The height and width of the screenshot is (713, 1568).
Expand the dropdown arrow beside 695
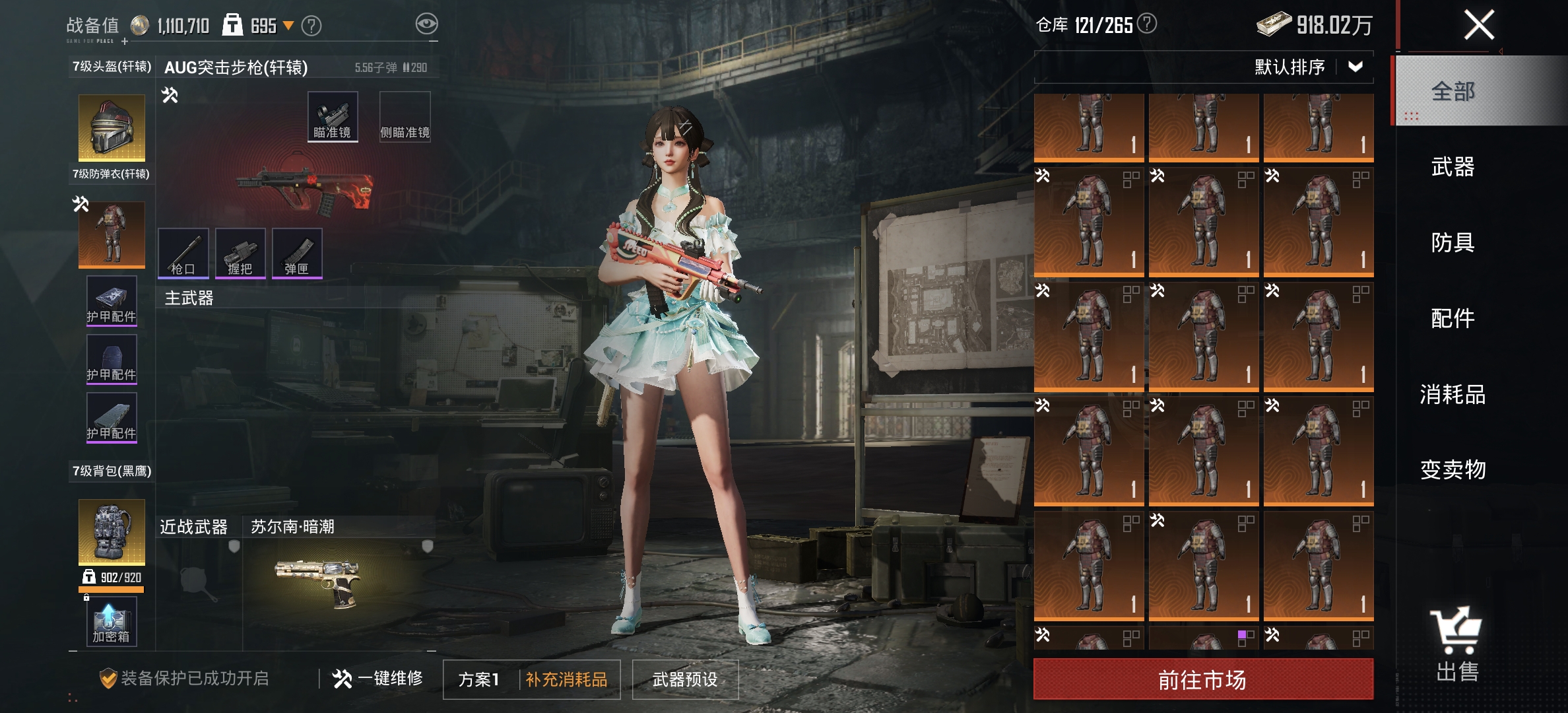tap(287, 24)
